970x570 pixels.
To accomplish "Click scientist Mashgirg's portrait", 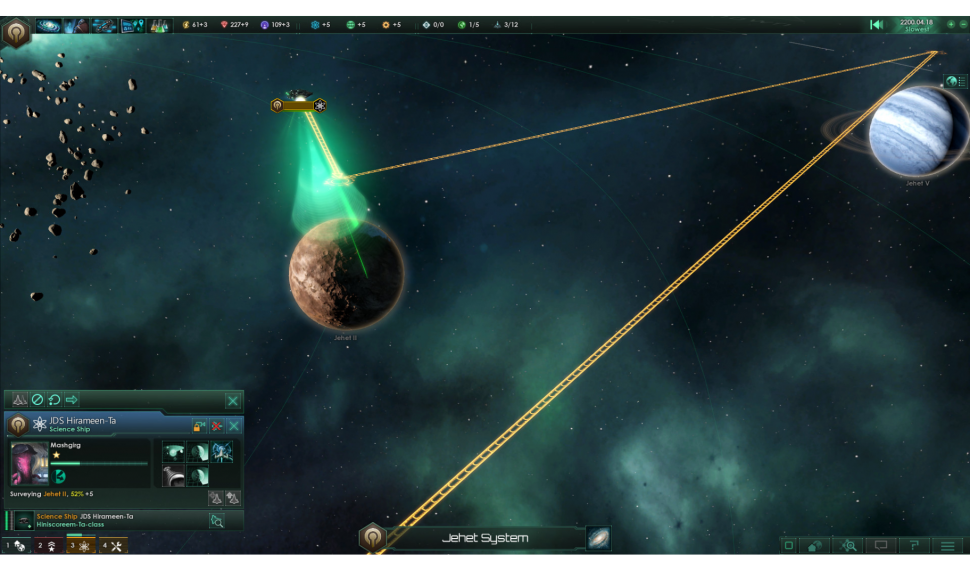I will tap(29, 463).
